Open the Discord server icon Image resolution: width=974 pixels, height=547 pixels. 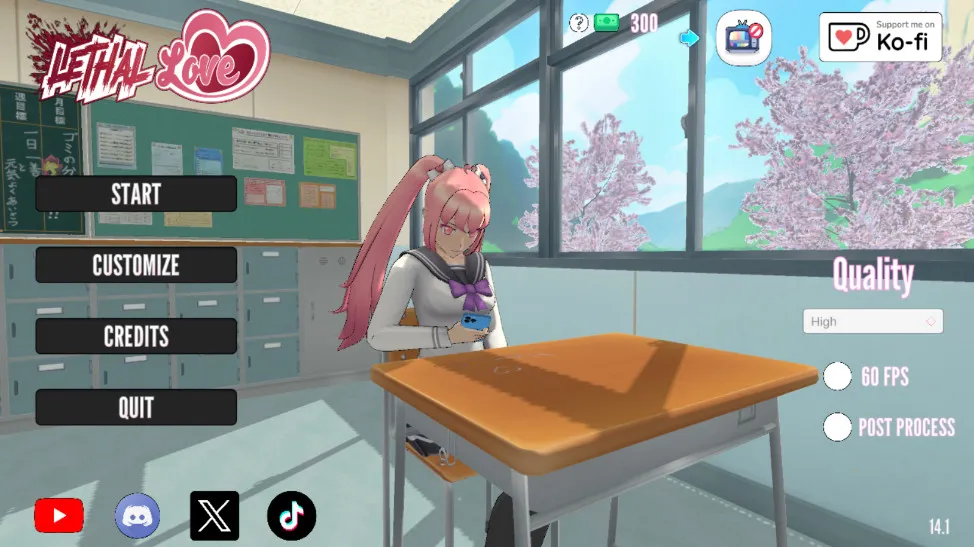pos(137,516)
